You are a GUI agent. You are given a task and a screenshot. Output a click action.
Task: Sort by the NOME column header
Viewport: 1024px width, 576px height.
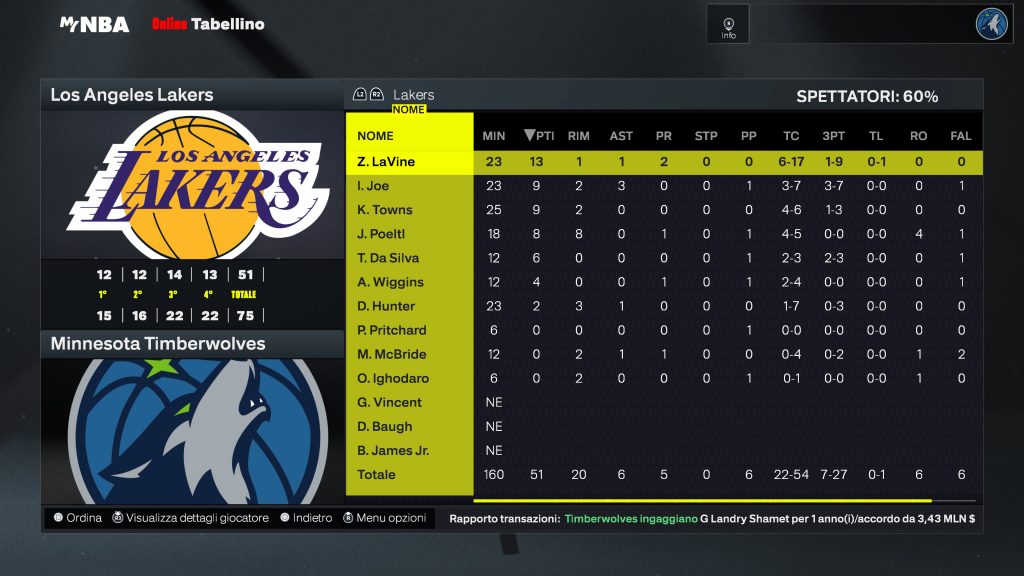(376, 136)
